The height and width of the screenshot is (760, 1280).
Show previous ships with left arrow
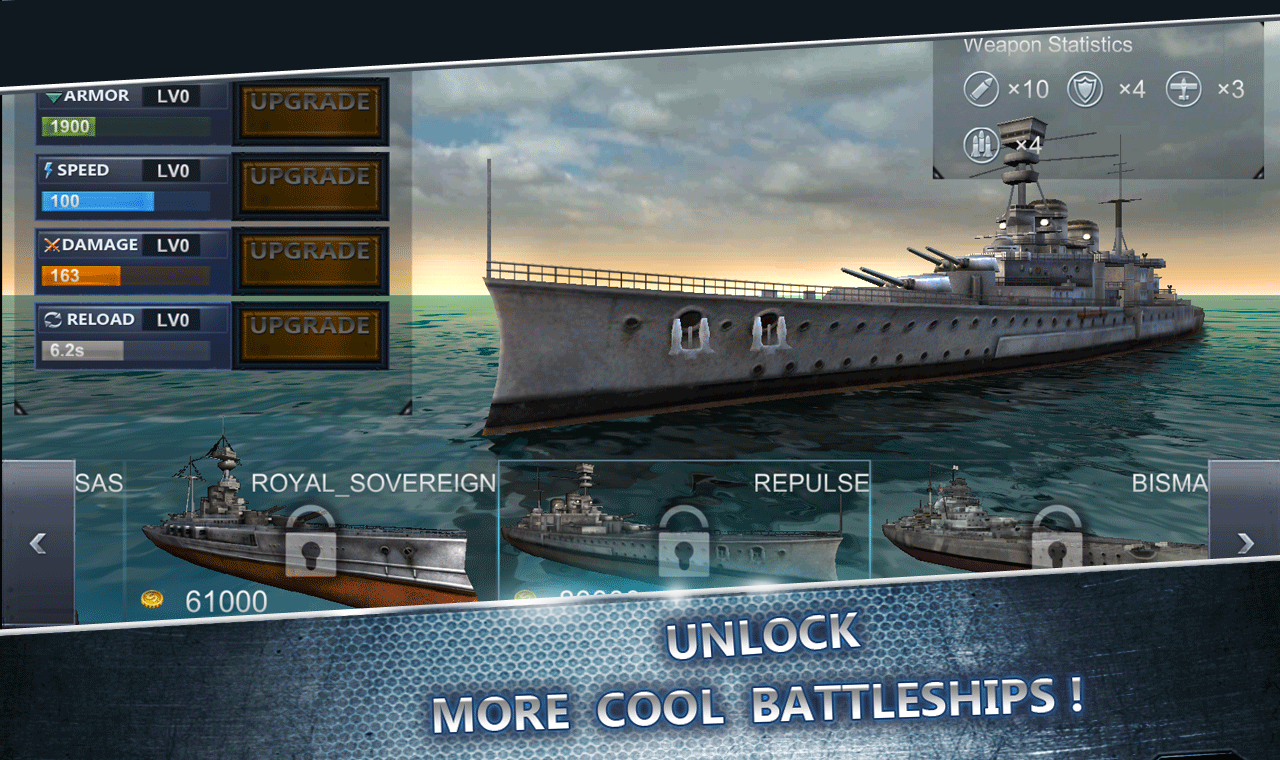pyautogui.click(x=38, y=543)
